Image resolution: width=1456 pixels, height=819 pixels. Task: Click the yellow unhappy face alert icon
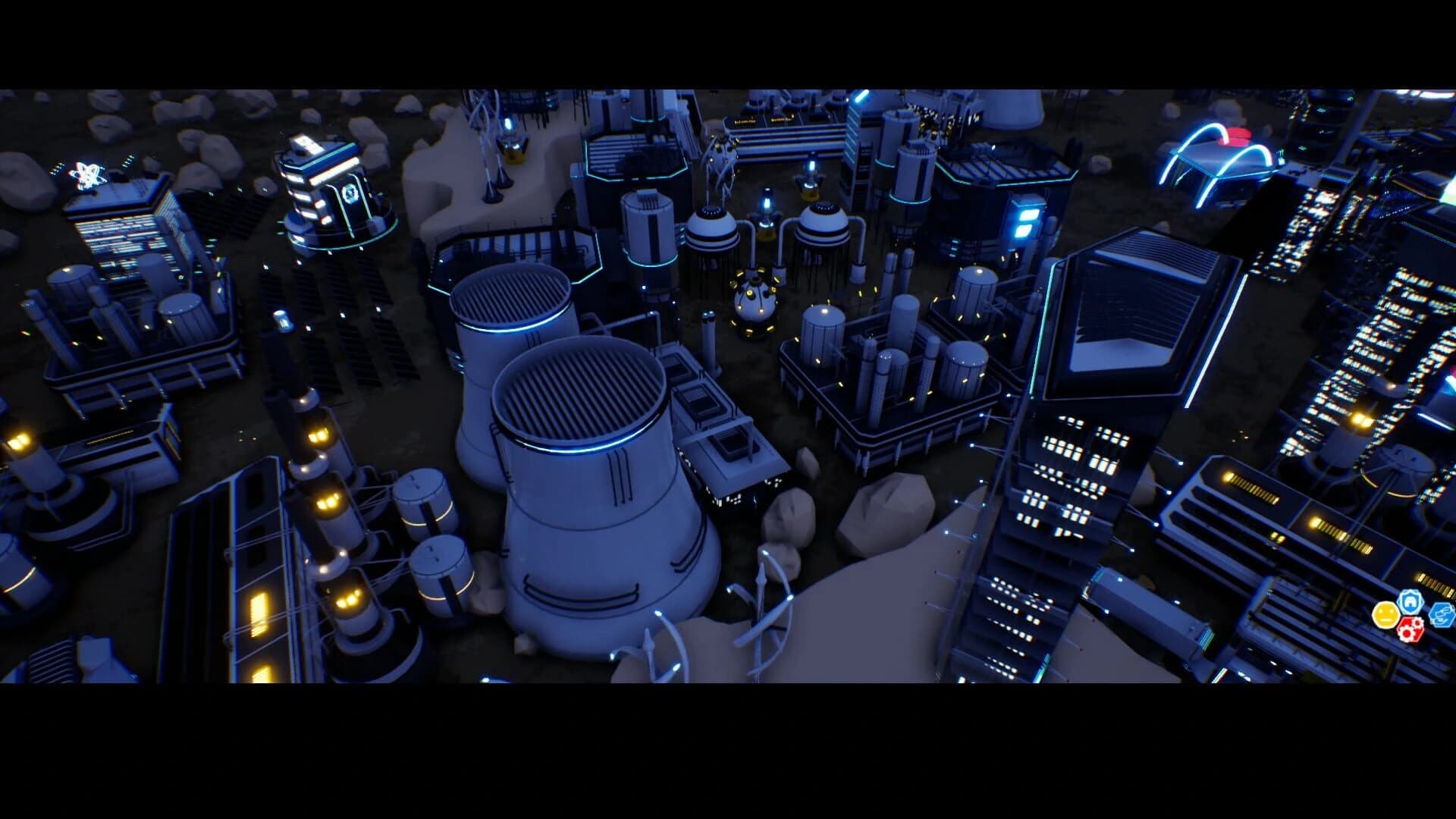1385,615
